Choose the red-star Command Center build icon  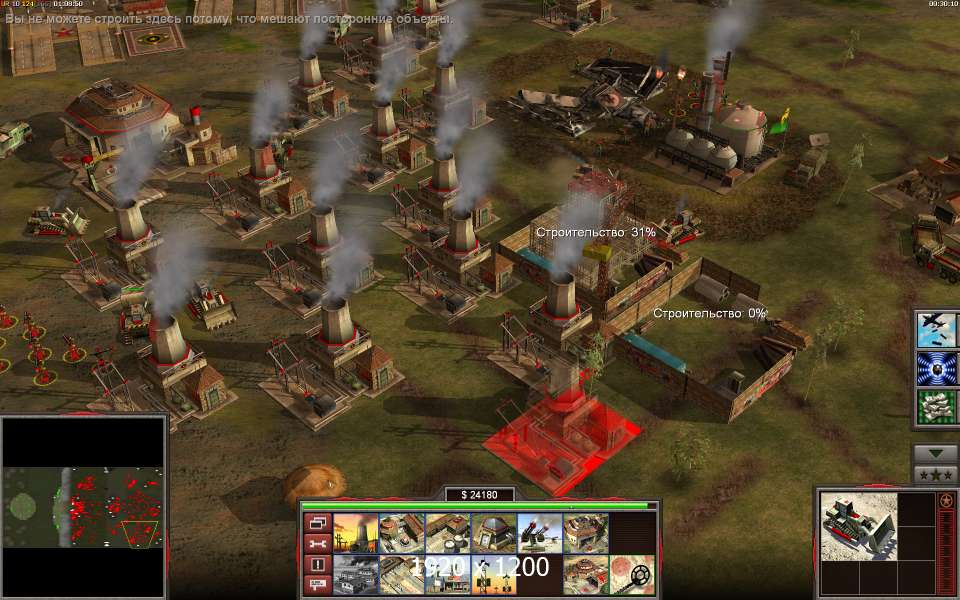[x=583, y=575]
